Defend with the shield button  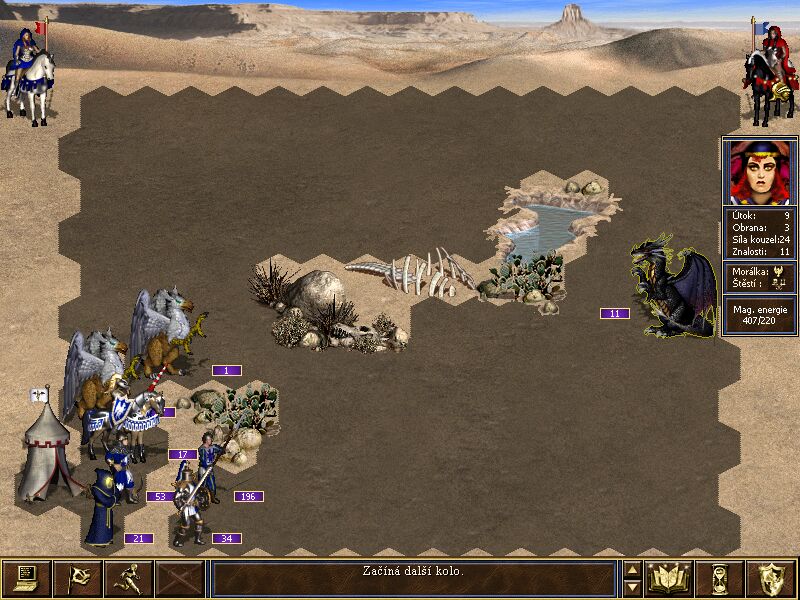pyautogui.click(x=771, y=579)
